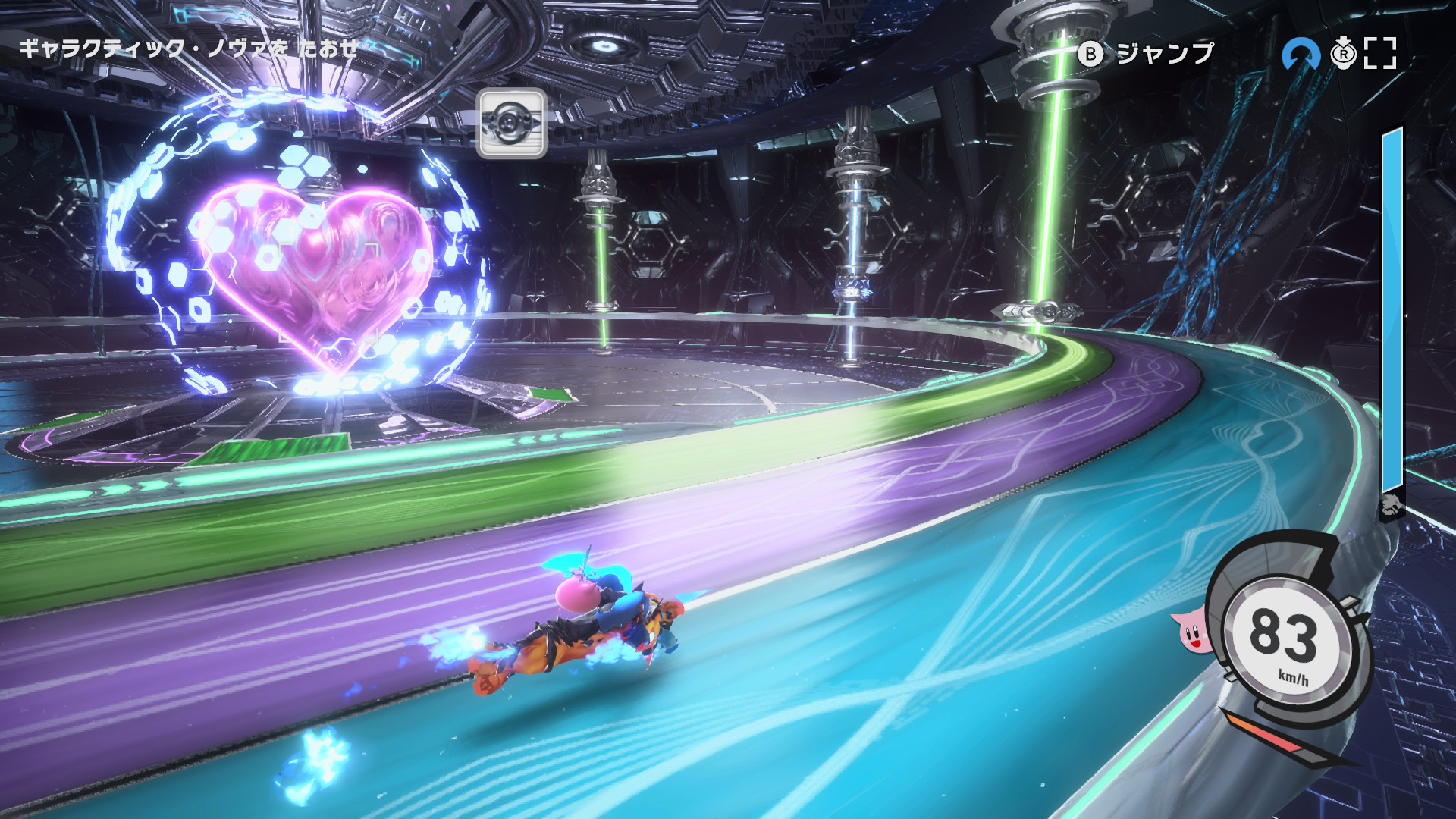Viewport: 1456px width, 819px height.
Task: Click the Galactic Nova objective text
Action: click(x=188, y=49)
